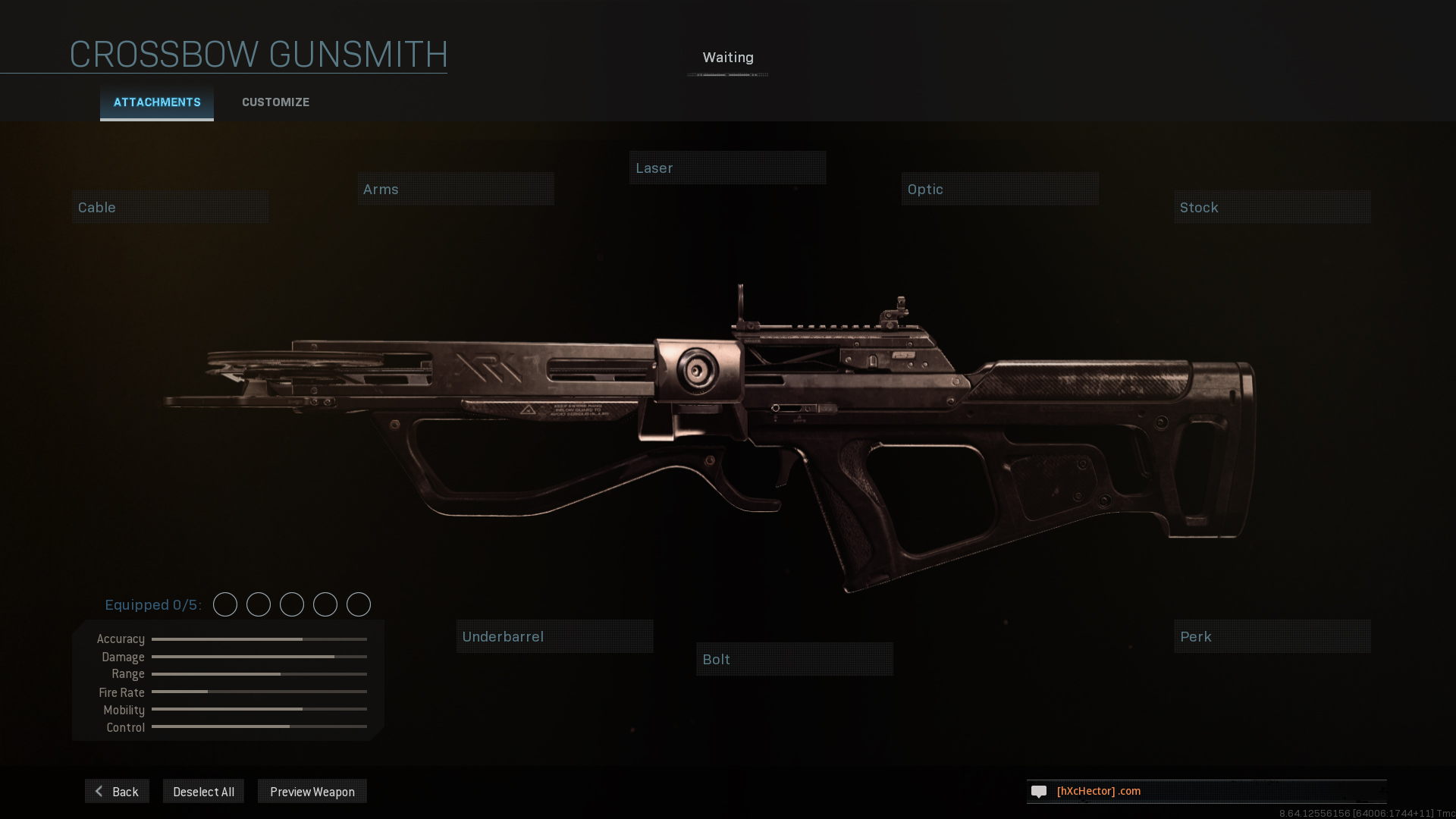Select the Perk attachment slot

[x=1272, y=636]
